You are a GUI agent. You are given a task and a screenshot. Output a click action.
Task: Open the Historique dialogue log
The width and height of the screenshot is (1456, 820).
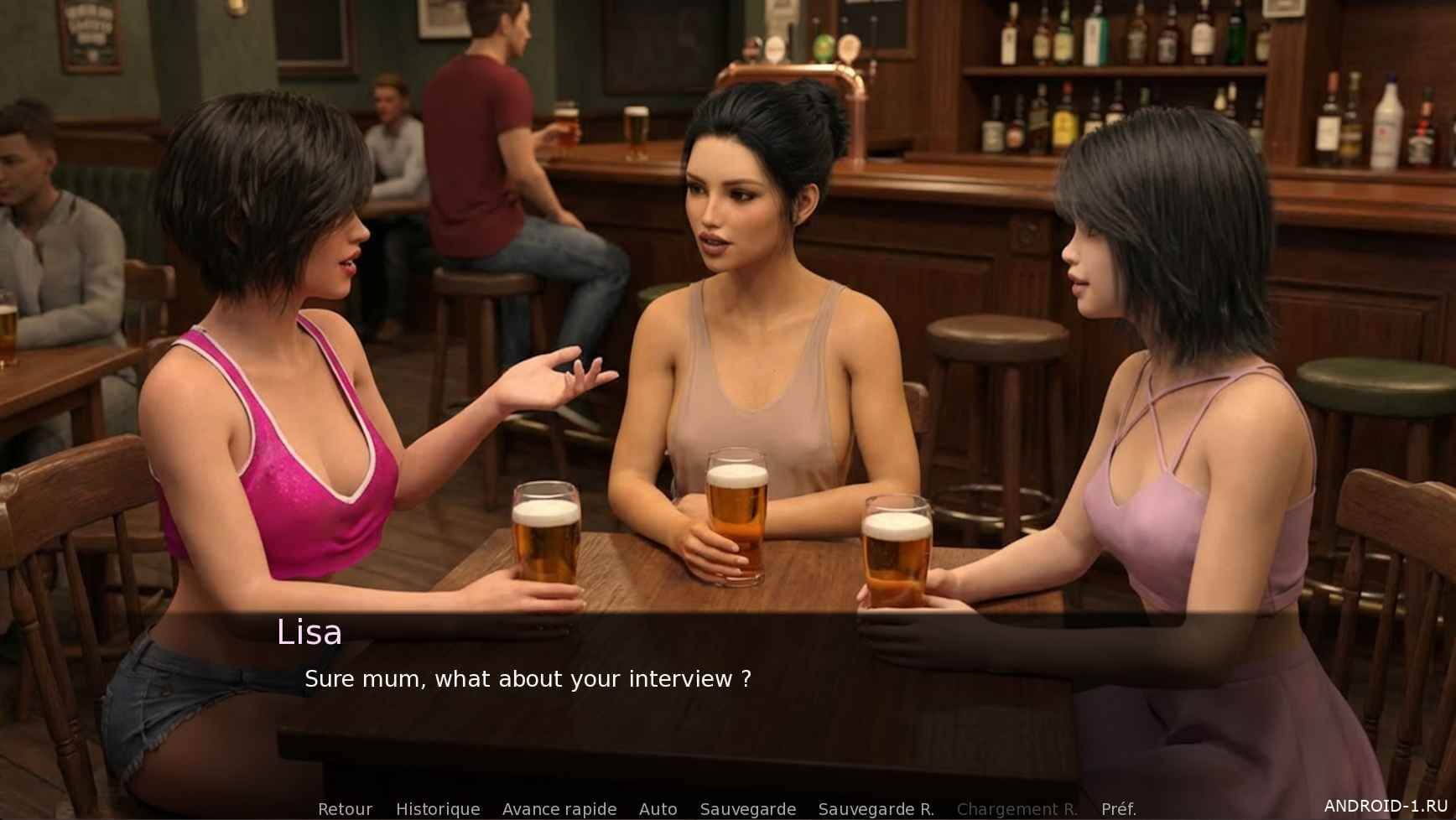[438, 809]
